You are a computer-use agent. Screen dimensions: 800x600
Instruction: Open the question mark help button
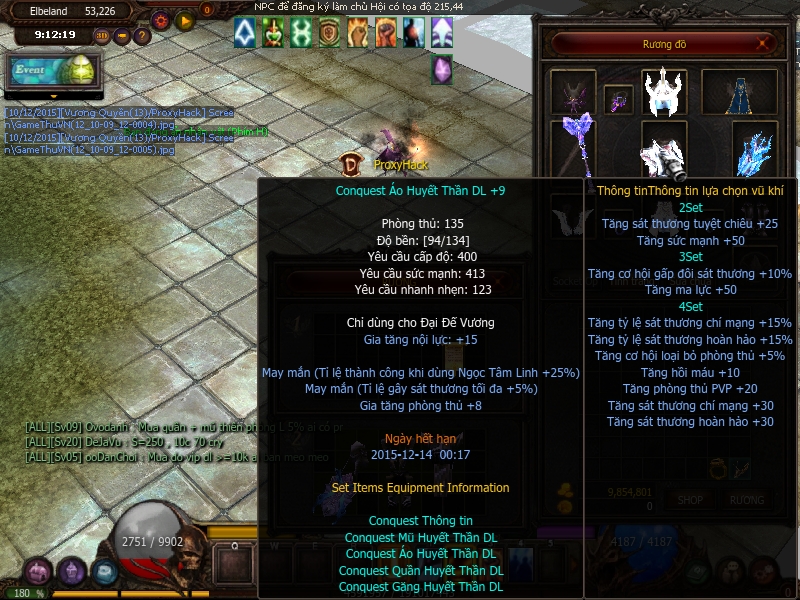point(142,36)
